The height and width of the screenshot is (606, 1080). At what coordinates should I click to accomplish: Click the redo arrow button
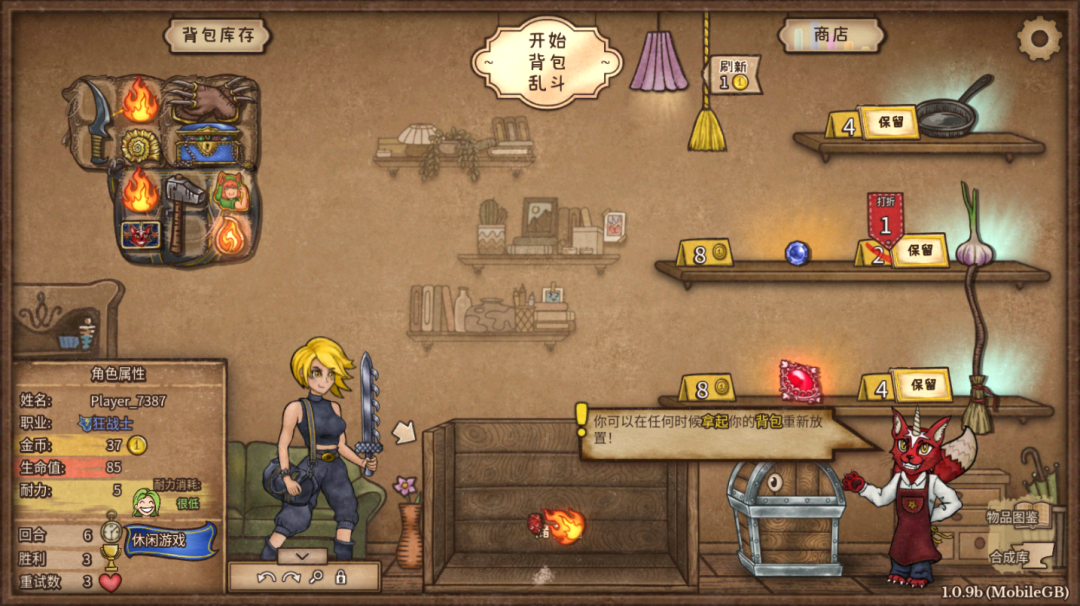(291, 577)
